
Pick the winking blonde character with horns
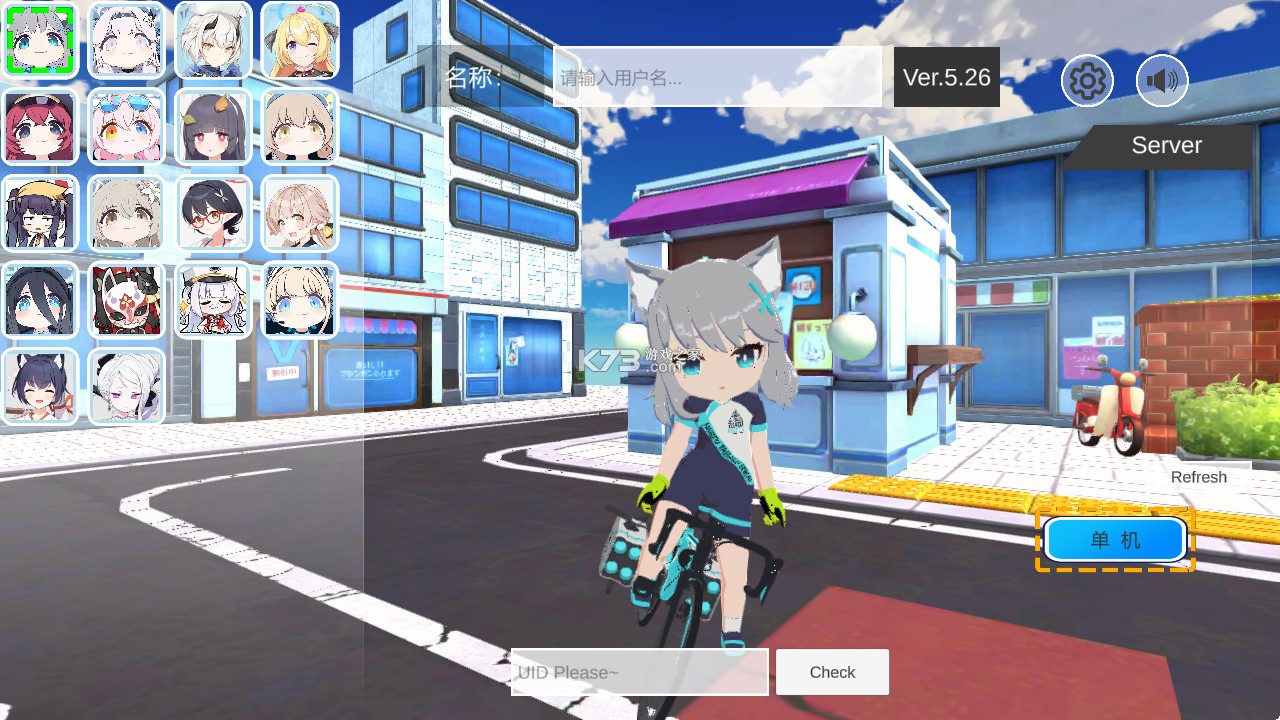pos(300,42)
